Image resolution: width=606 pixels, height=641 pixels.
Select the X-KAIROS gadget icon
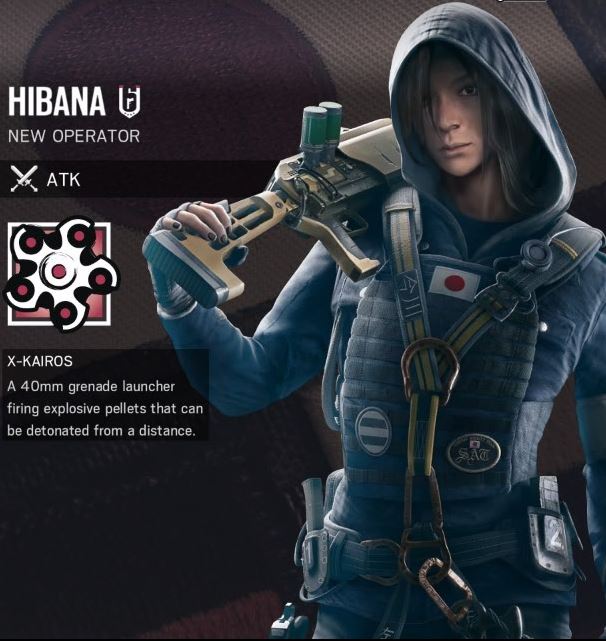coord(62,273)
